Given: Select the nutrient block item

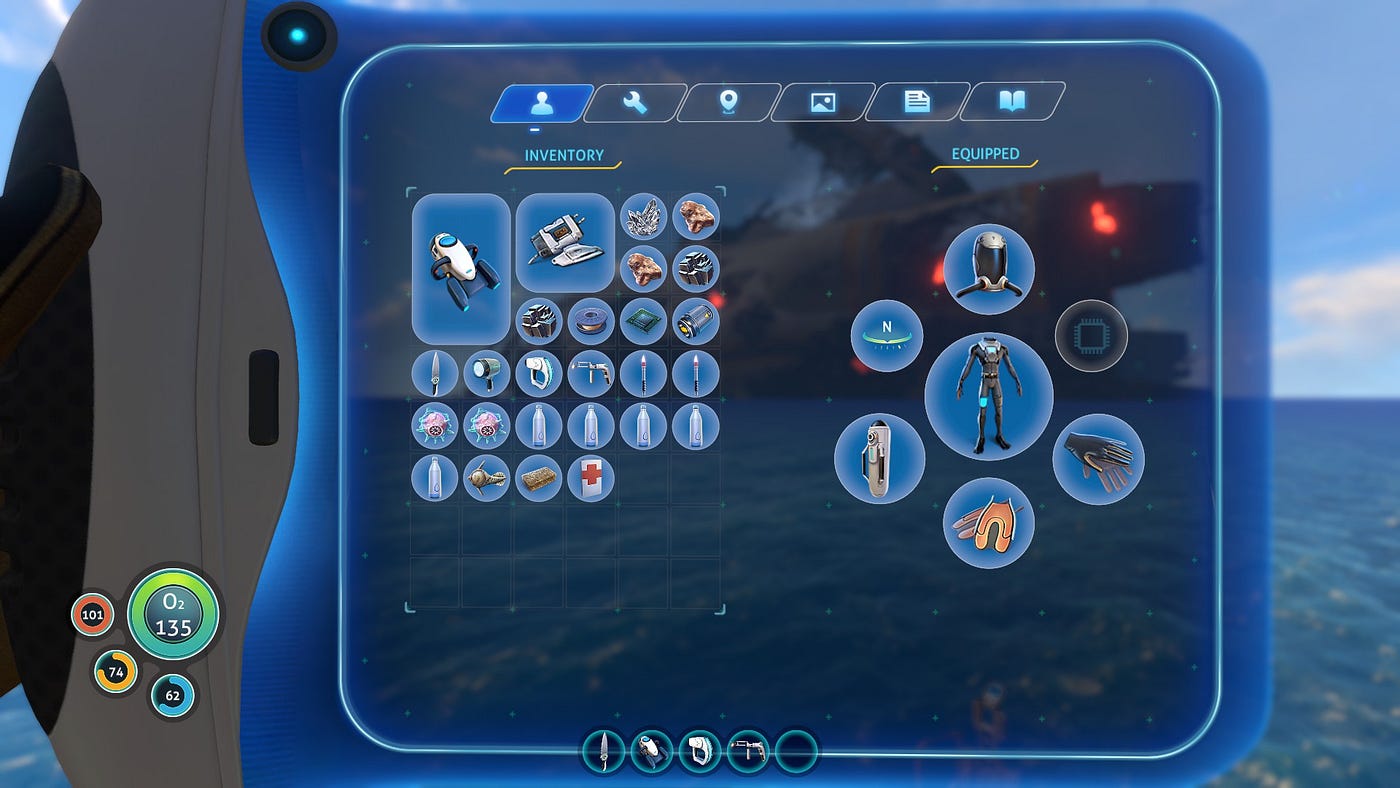Looking at the screenshot, I should (538, 476).
